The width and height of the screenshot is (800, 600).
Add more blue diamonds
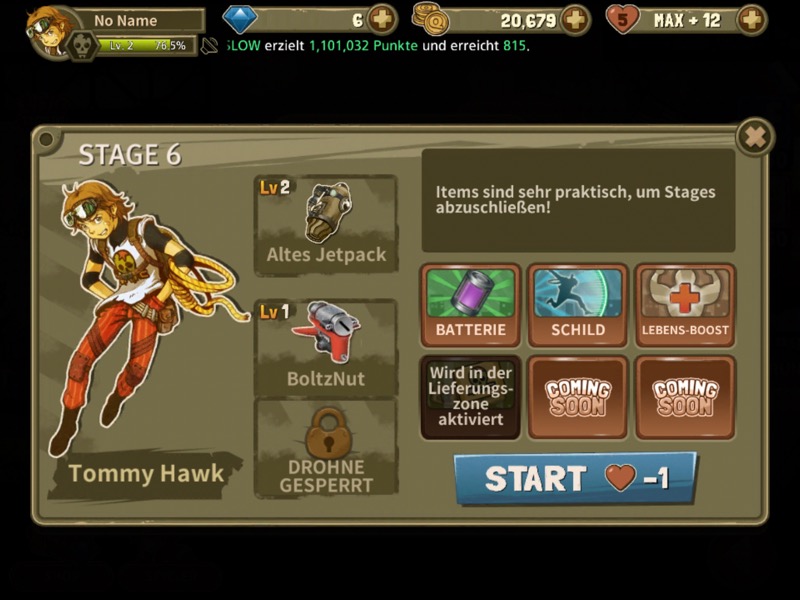[382, 19]
